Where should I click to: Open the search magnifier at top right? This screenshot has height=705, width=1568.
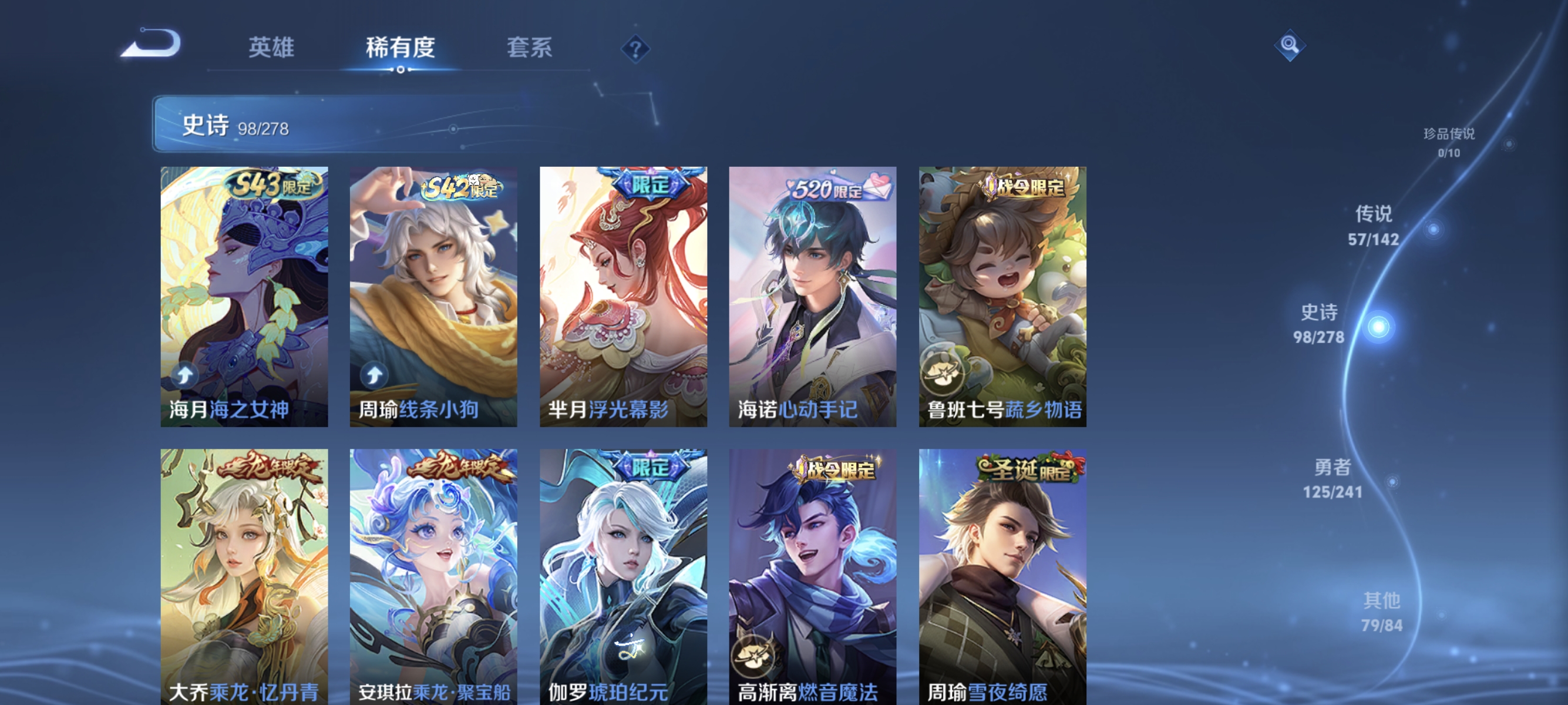pyautogui.click(x=1290, y=45)
